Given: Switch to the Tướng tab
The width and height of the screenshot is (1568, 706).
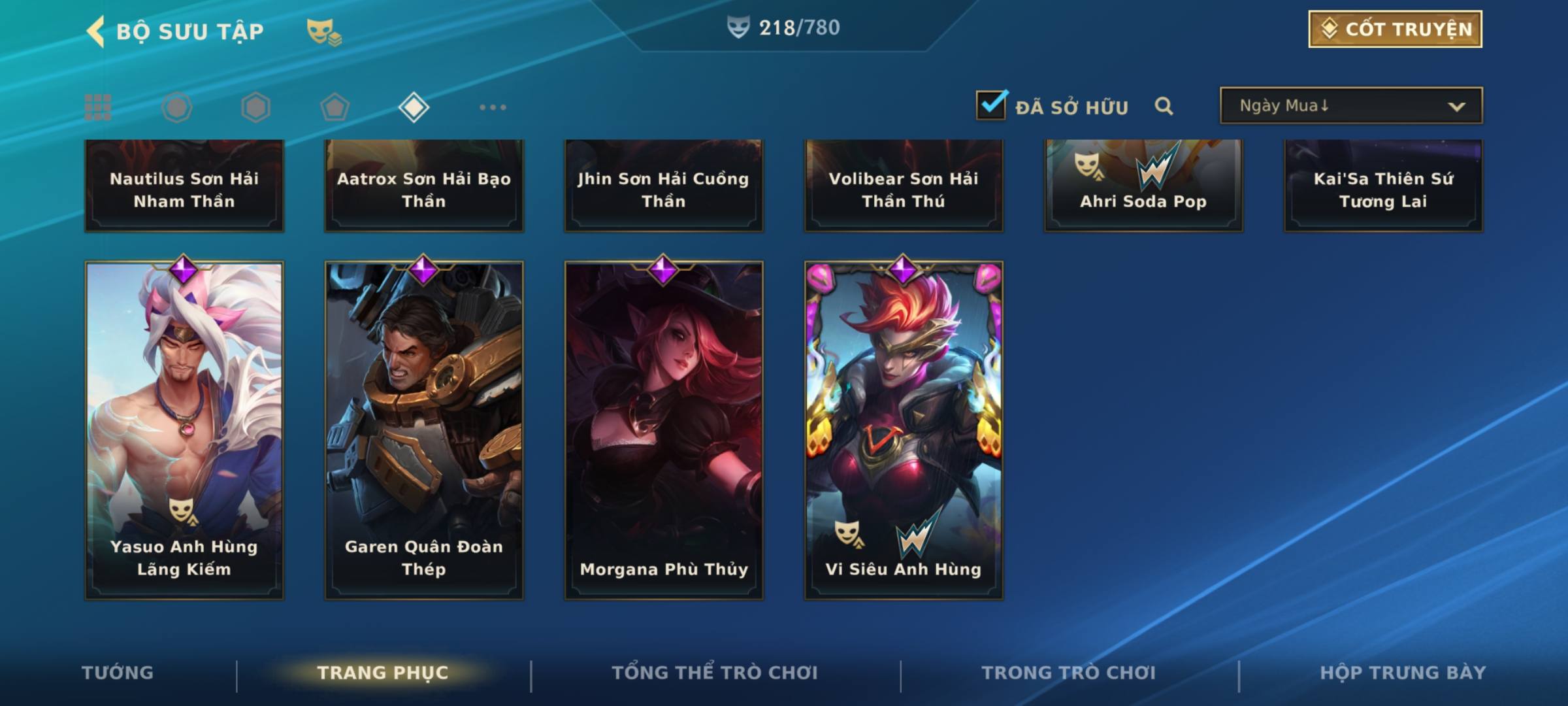Looking at the screenshot, I should click(118, 673).
